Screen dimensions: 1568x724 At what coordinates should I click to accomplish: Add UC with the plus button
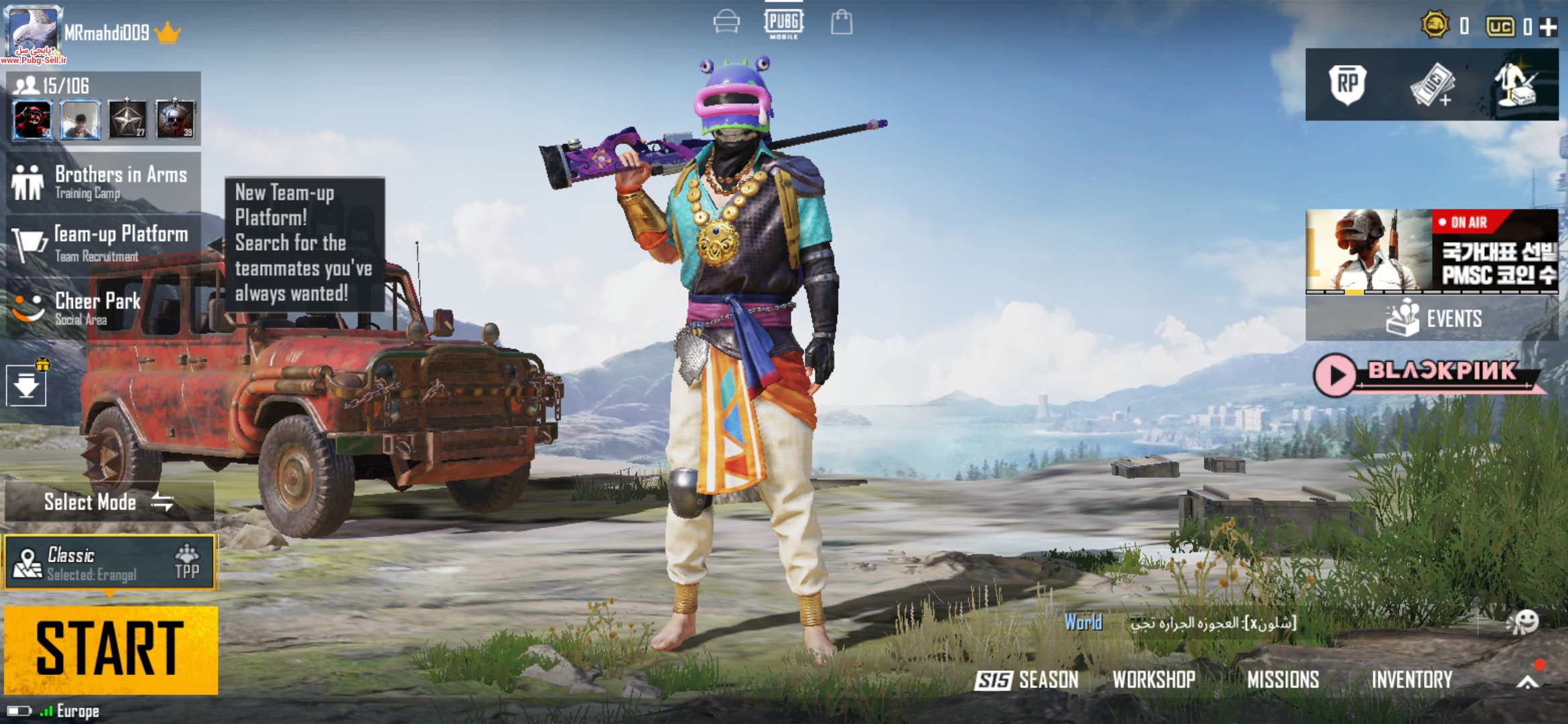(x=1548, y=27)
